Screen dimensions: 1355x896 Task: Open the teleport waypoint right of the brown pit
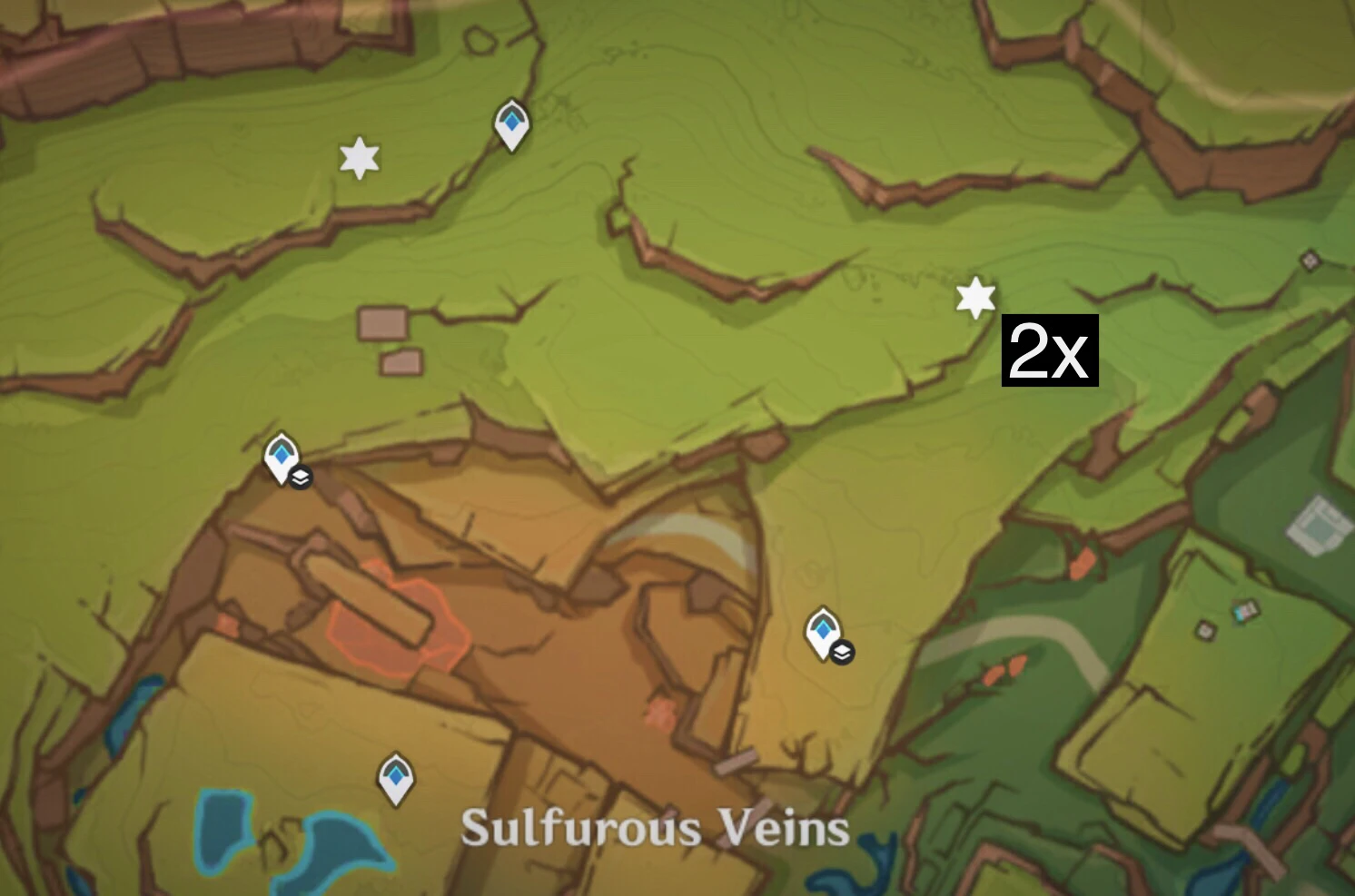tap(823, 626)
